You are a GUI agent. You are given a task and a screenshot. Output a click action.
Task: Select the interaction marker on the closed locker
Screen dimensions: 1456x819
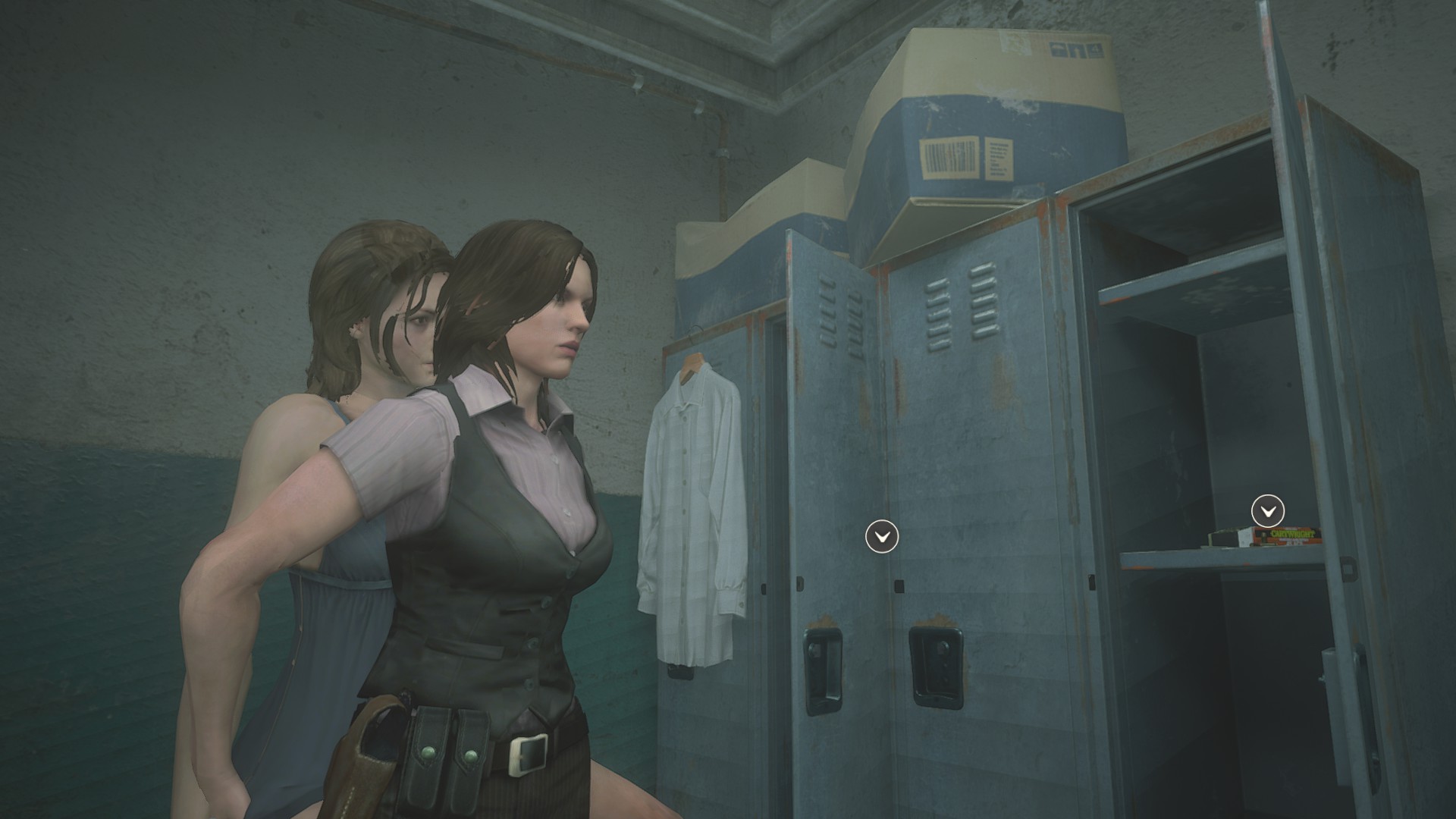(882, 537)
